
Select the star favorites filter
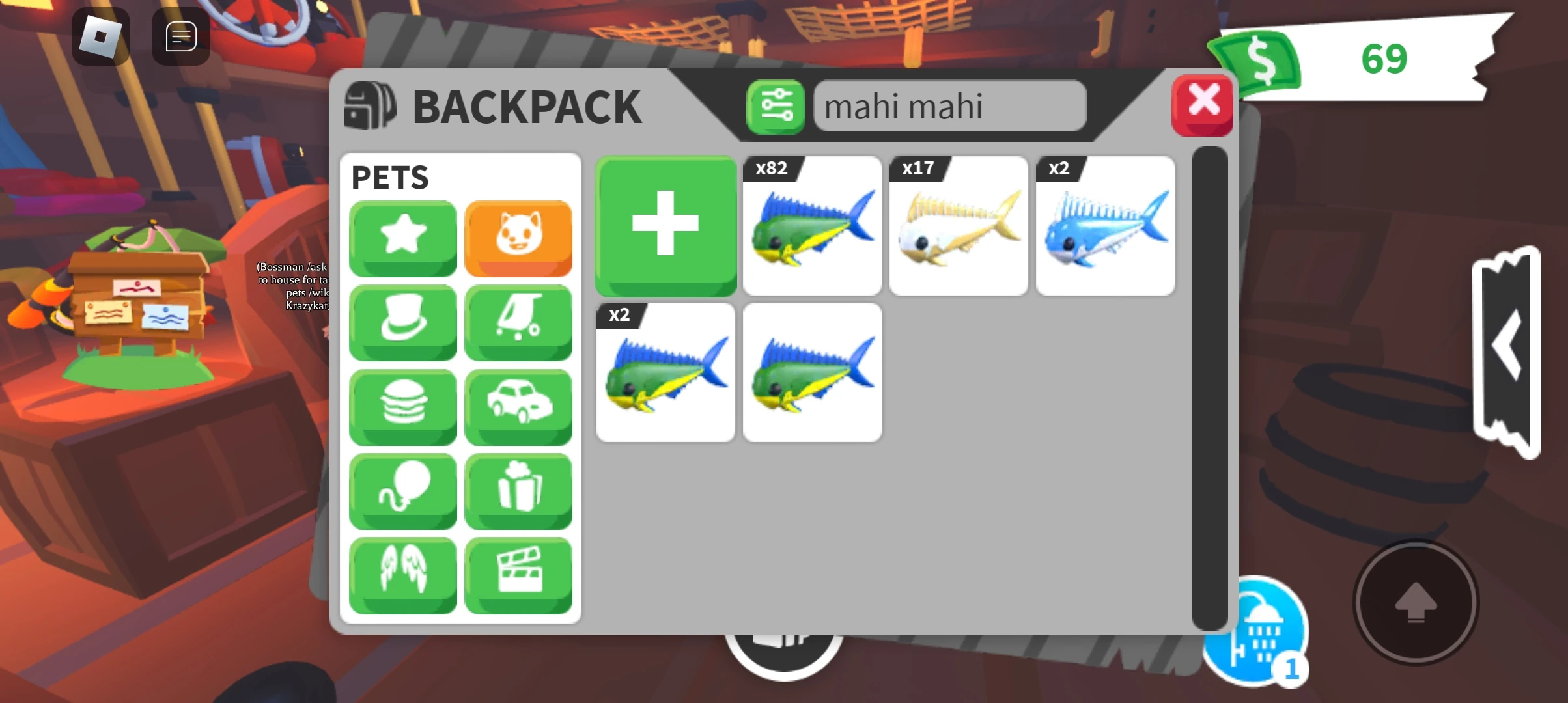point(402,238)
